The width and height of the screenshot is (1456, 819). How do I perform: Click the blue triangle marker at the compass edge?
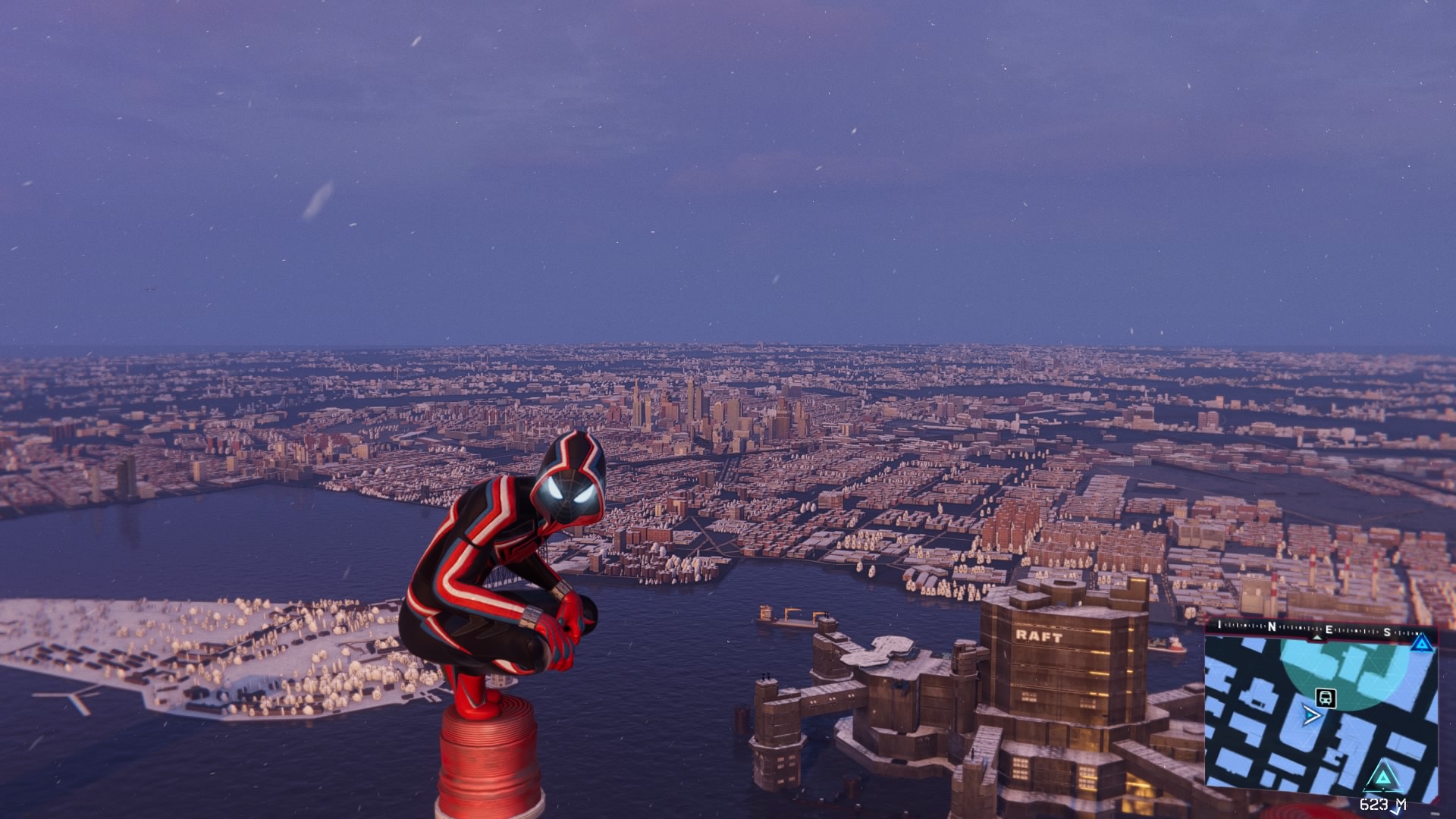1421,644
